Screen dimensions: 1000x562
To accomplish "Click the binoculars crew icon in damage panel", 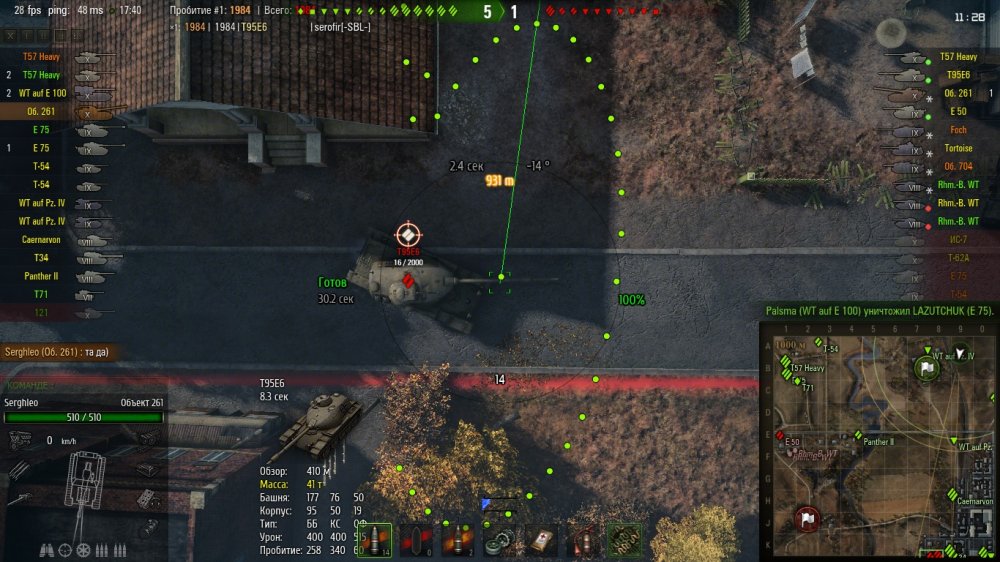I will (x=47, y=549).
